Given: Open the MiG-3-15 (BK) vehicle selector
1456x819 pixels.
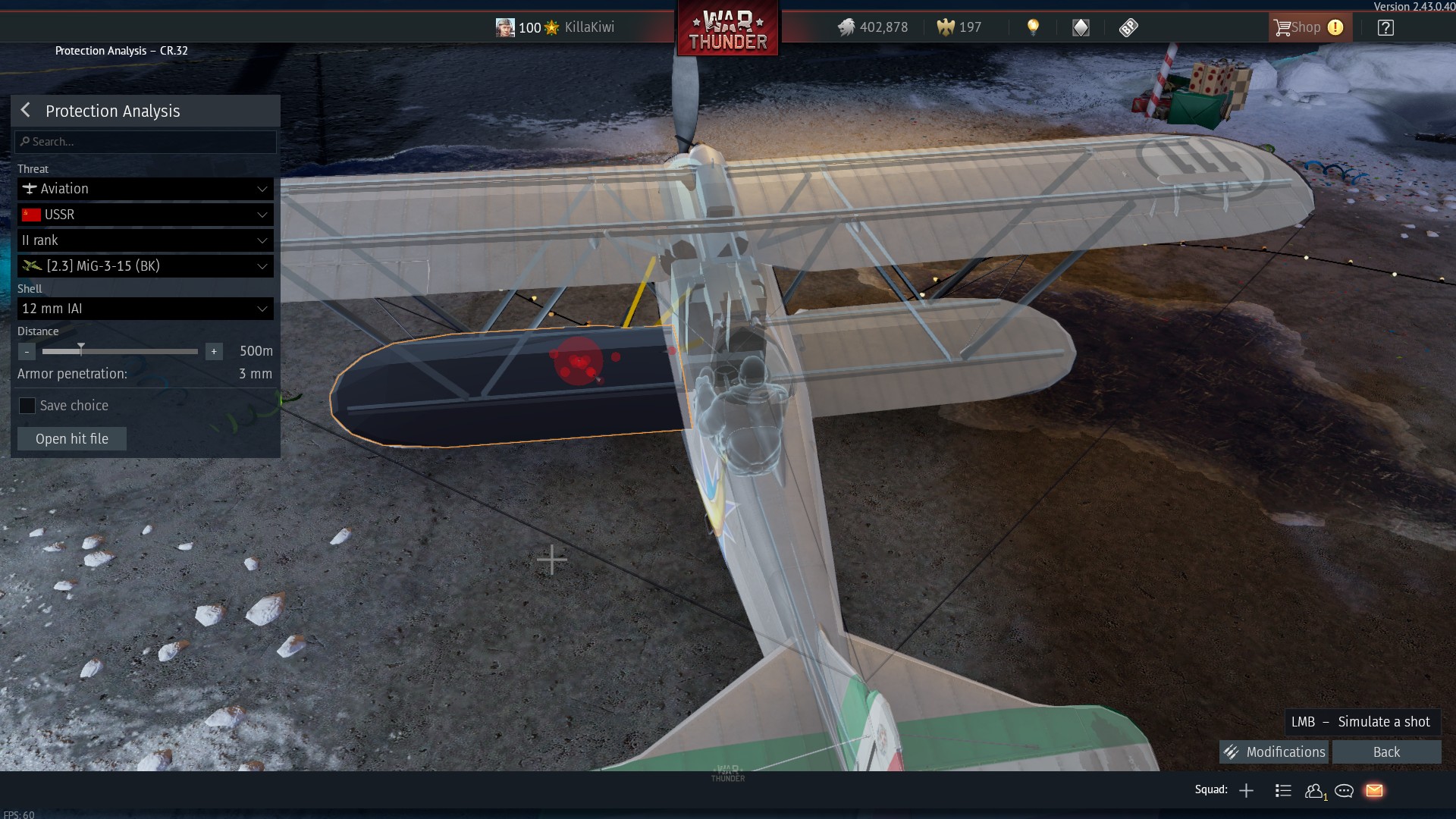Looking at the screenshot, I should [145, 266].
